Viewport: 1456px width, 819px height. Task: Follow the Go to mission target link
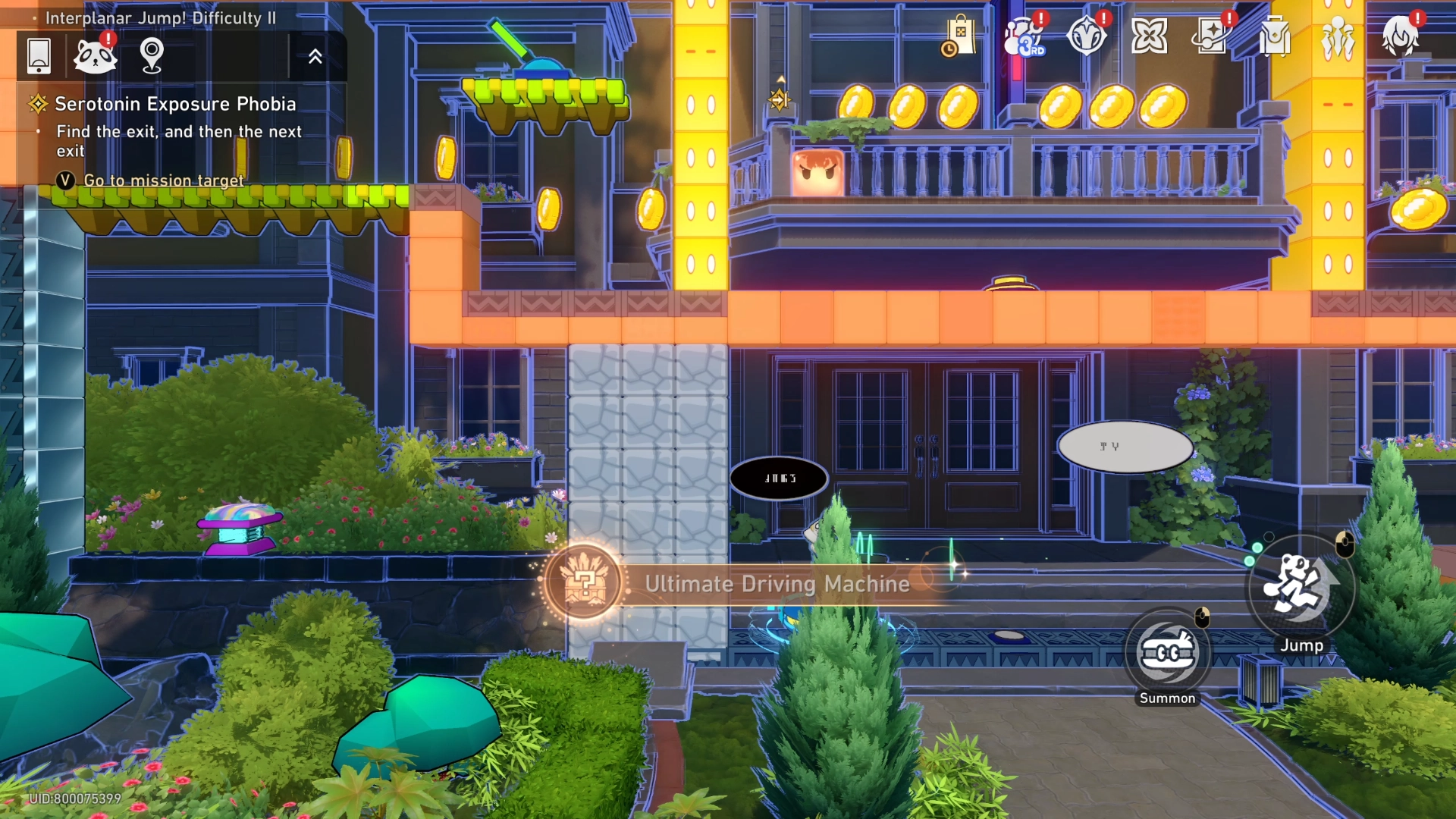pyautogui.click(x=164, y=180)
